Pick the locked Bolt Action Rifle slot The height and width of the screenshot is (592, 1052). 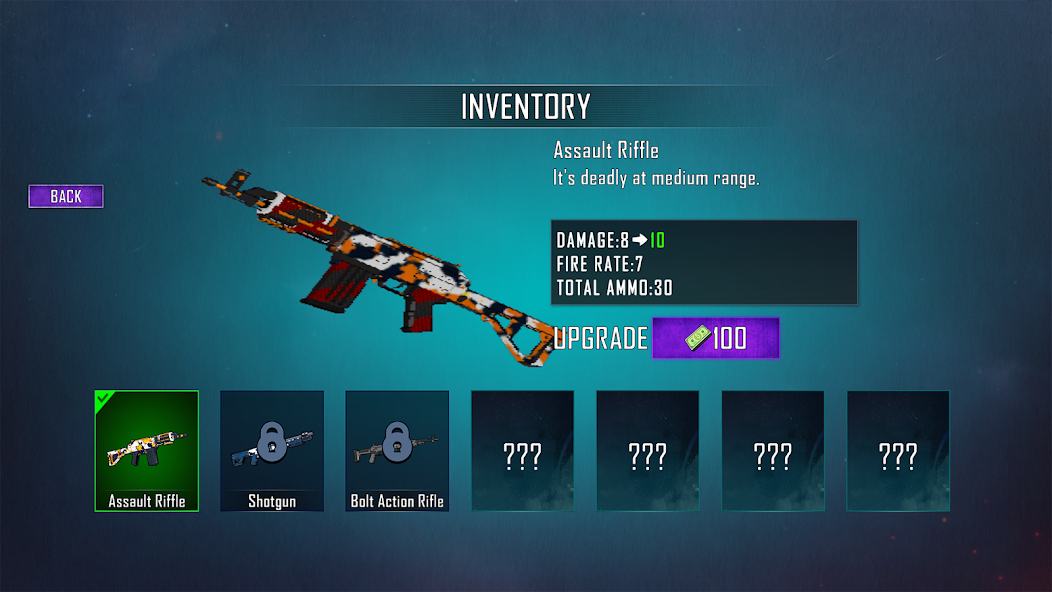[x=397, y=451]
